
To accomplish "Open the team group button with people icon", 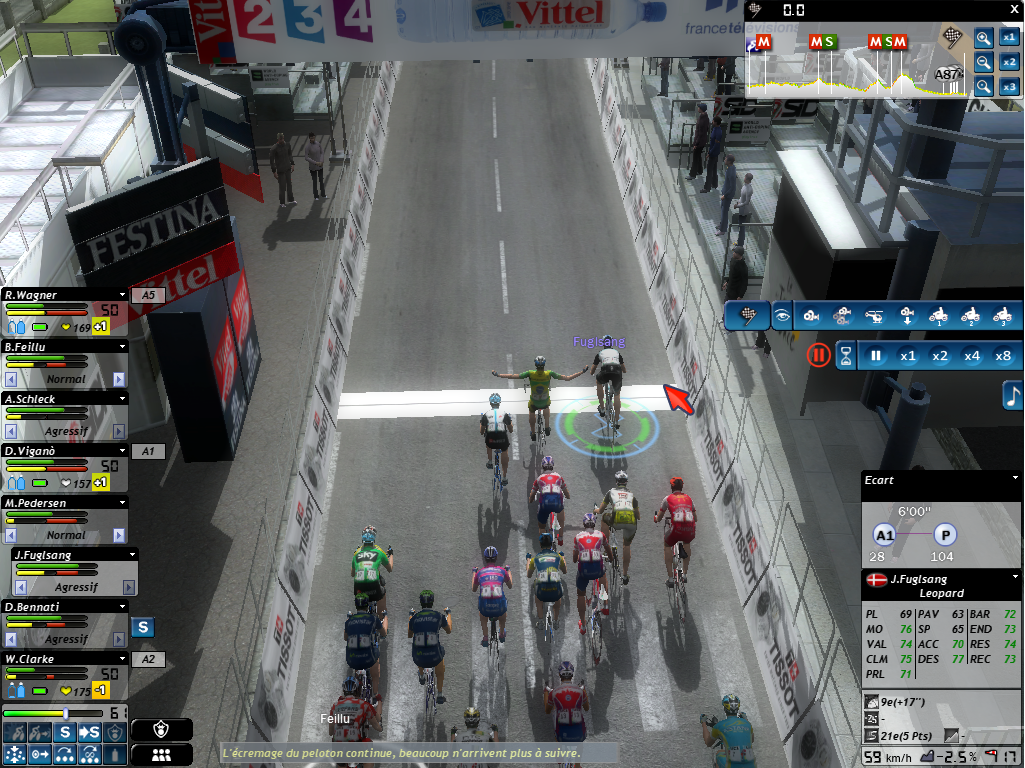I will [161, 755].
